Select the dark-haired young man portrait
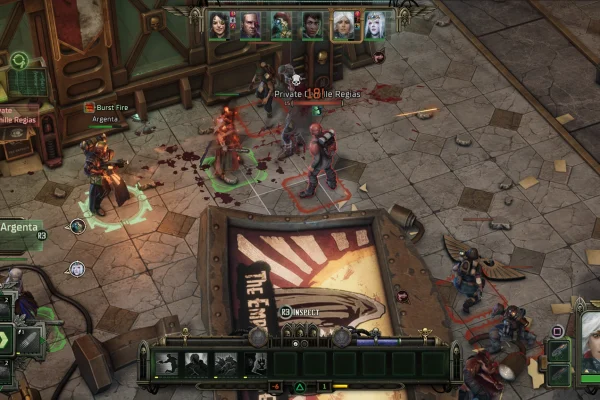The height and width of the screenshot is (400, 600). coord(313,25)
